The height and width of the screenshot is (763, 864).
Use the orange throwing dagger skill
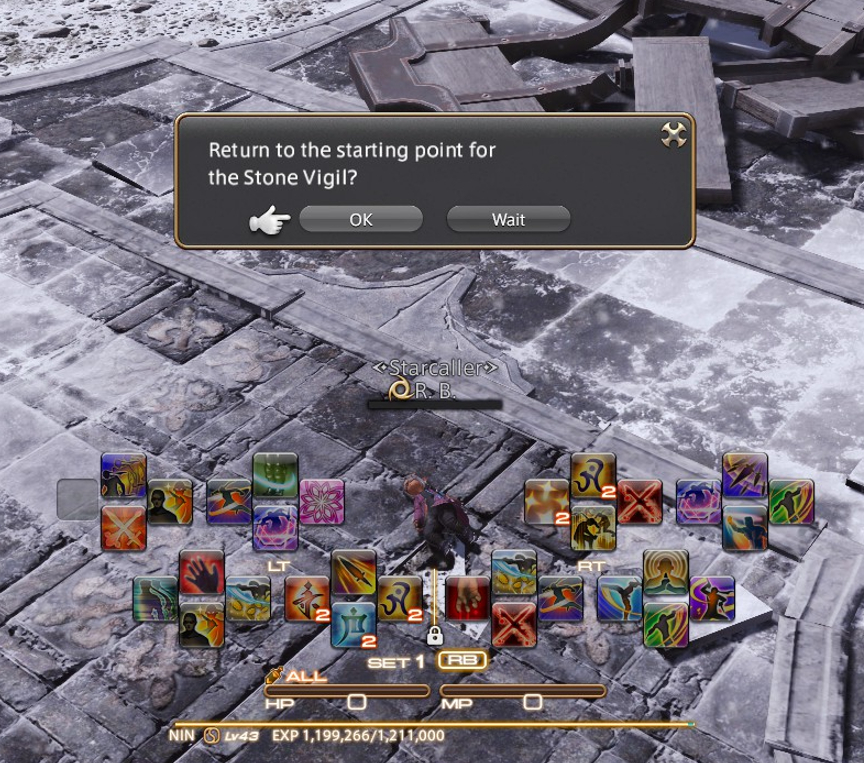[x=353, y=573]
